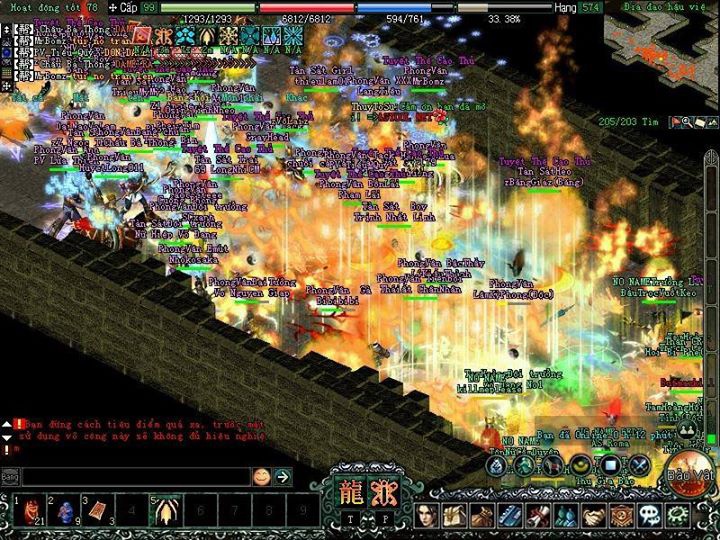Open the smiley emoticon picker
The height and width of the screenshot is (540, 720).
point(261,476)
